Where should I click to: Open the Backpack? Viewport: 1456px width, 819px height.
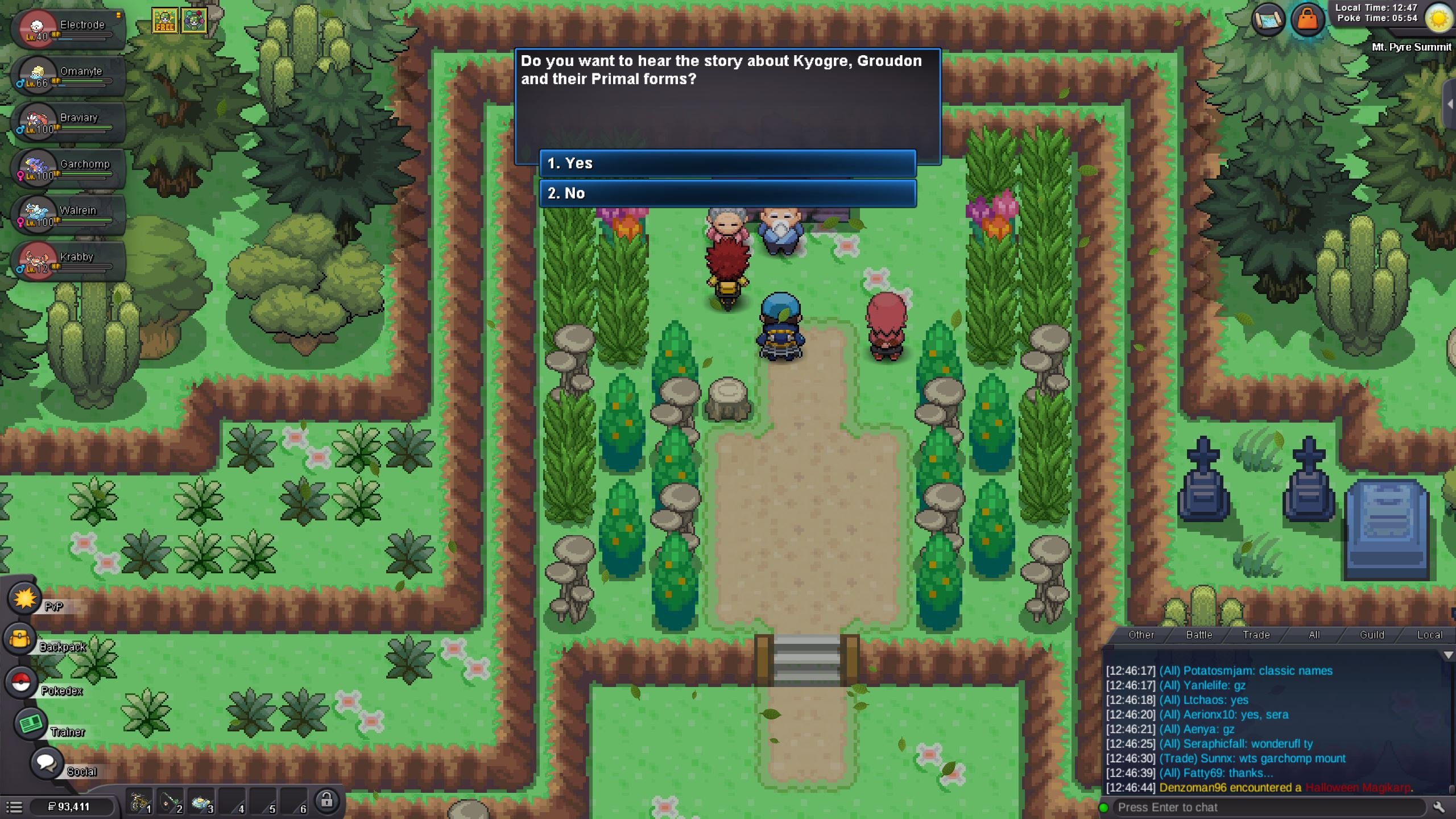coord(20,639)
